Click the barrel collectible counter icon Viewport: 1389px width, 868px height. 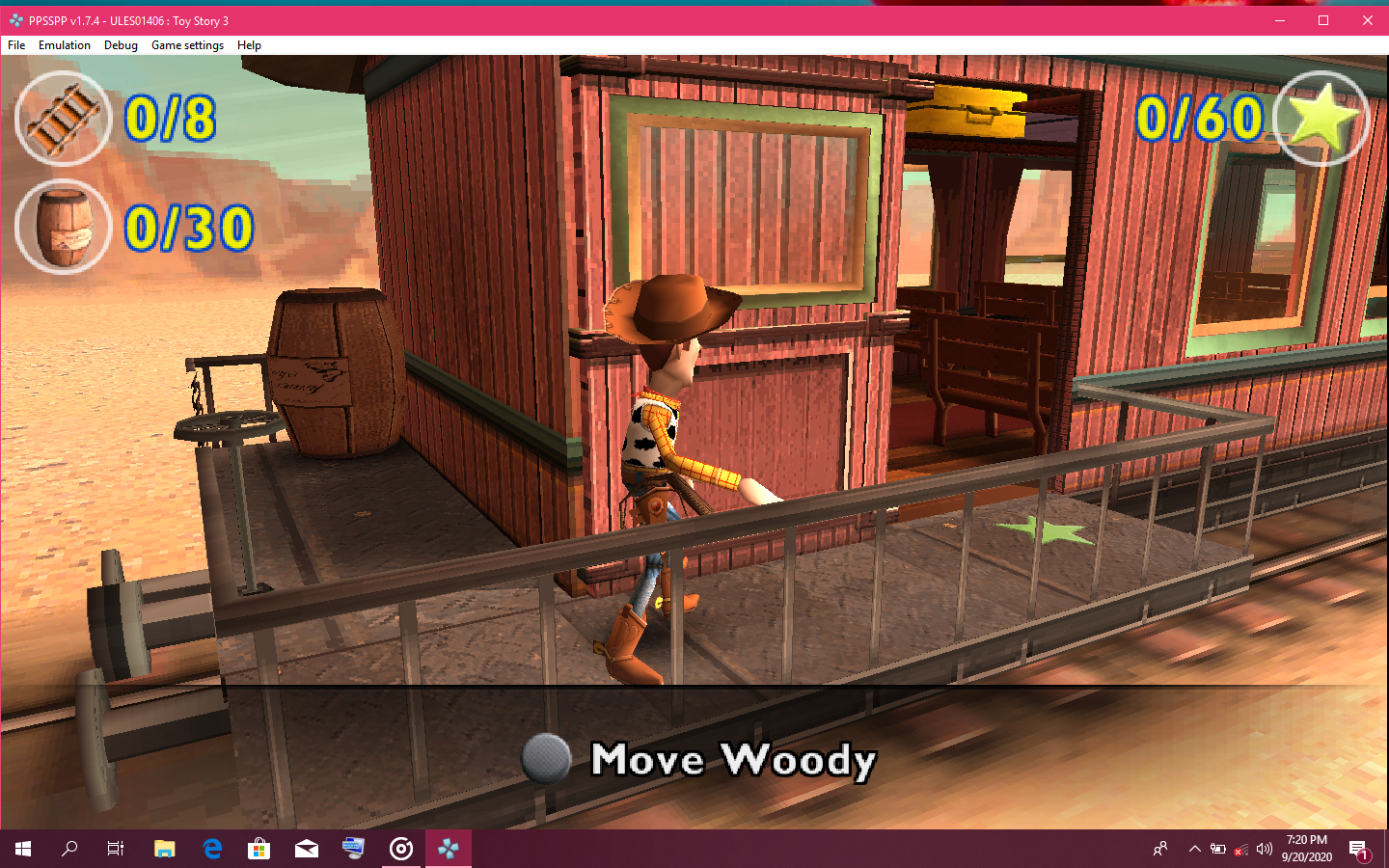[63, 227]
